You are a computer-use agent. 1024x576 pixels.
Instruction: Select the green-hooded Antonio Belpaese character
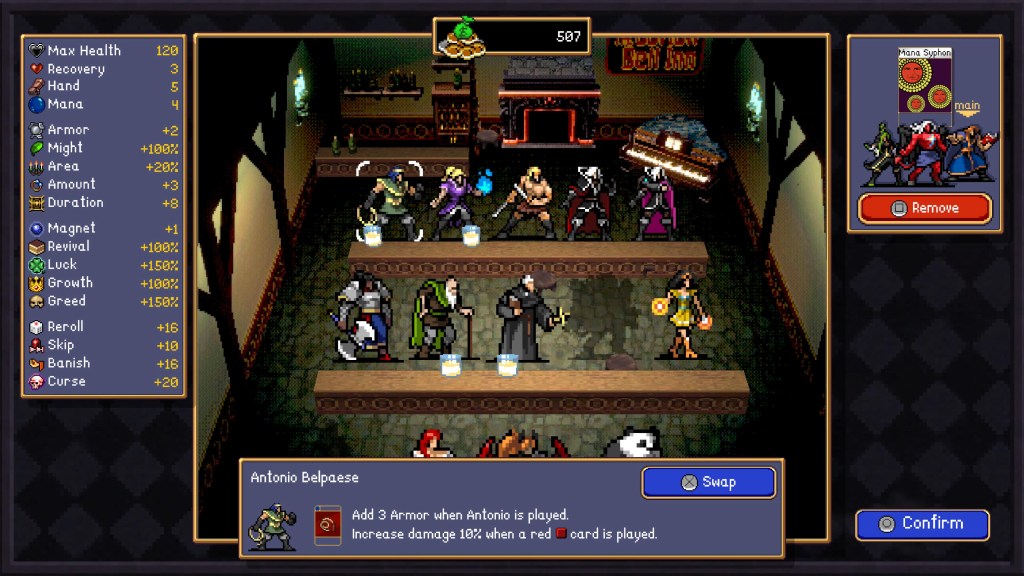tap(389, 202)
